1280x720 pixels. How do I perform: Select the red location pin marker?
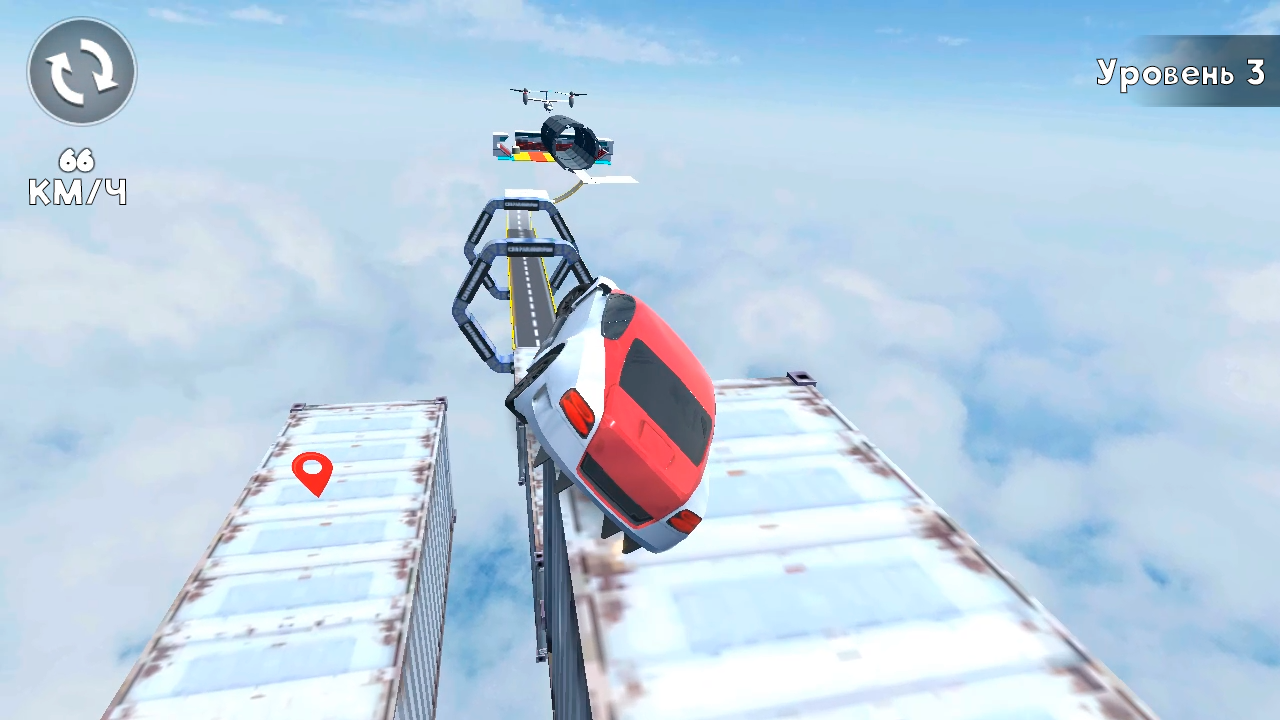315,475
